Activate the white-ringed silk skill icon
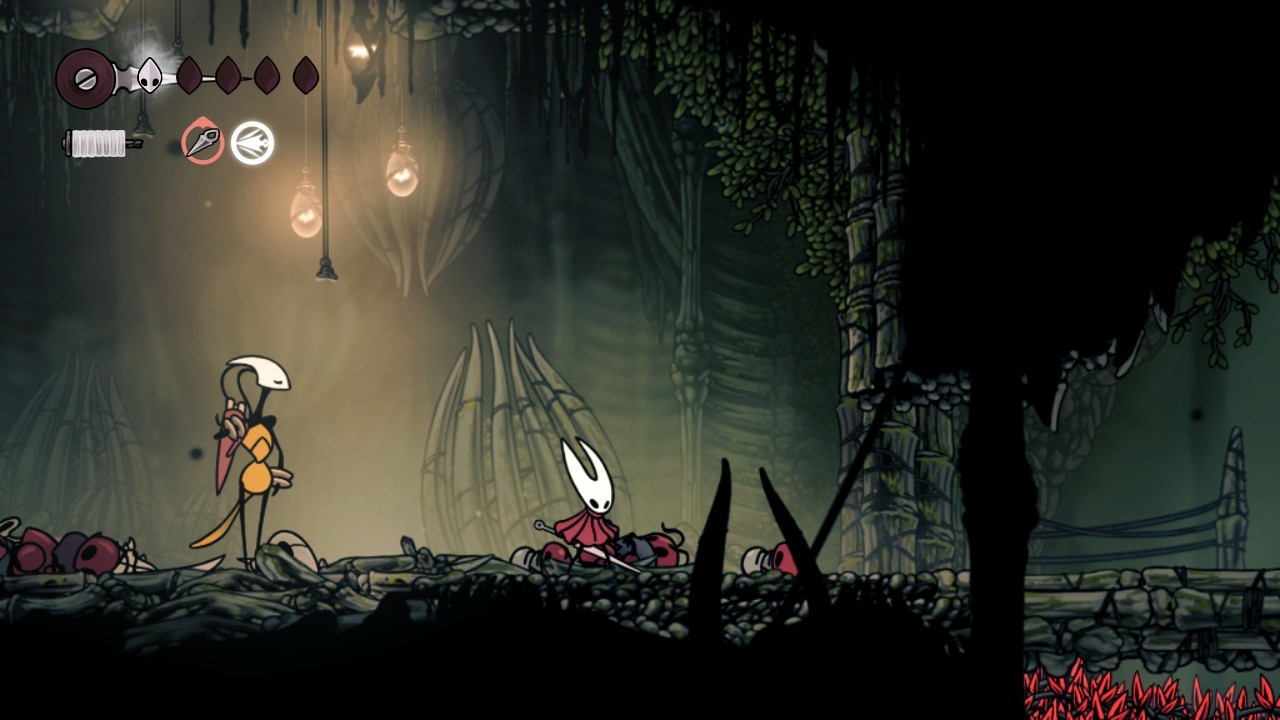This screenshot has width=1280, height=720. pos(252,142)
